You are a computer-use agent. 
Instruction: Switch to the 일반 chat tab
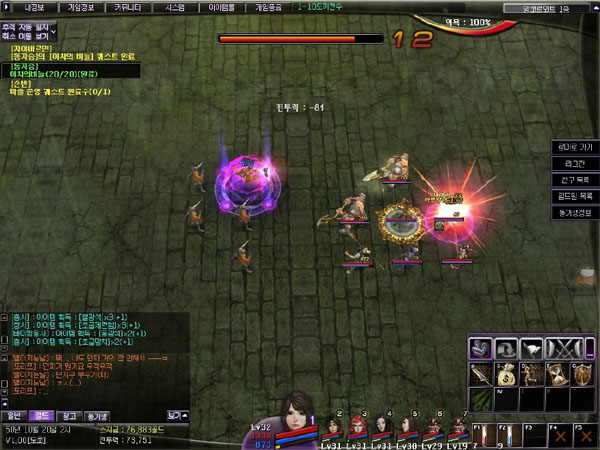(x=14, y=414)
